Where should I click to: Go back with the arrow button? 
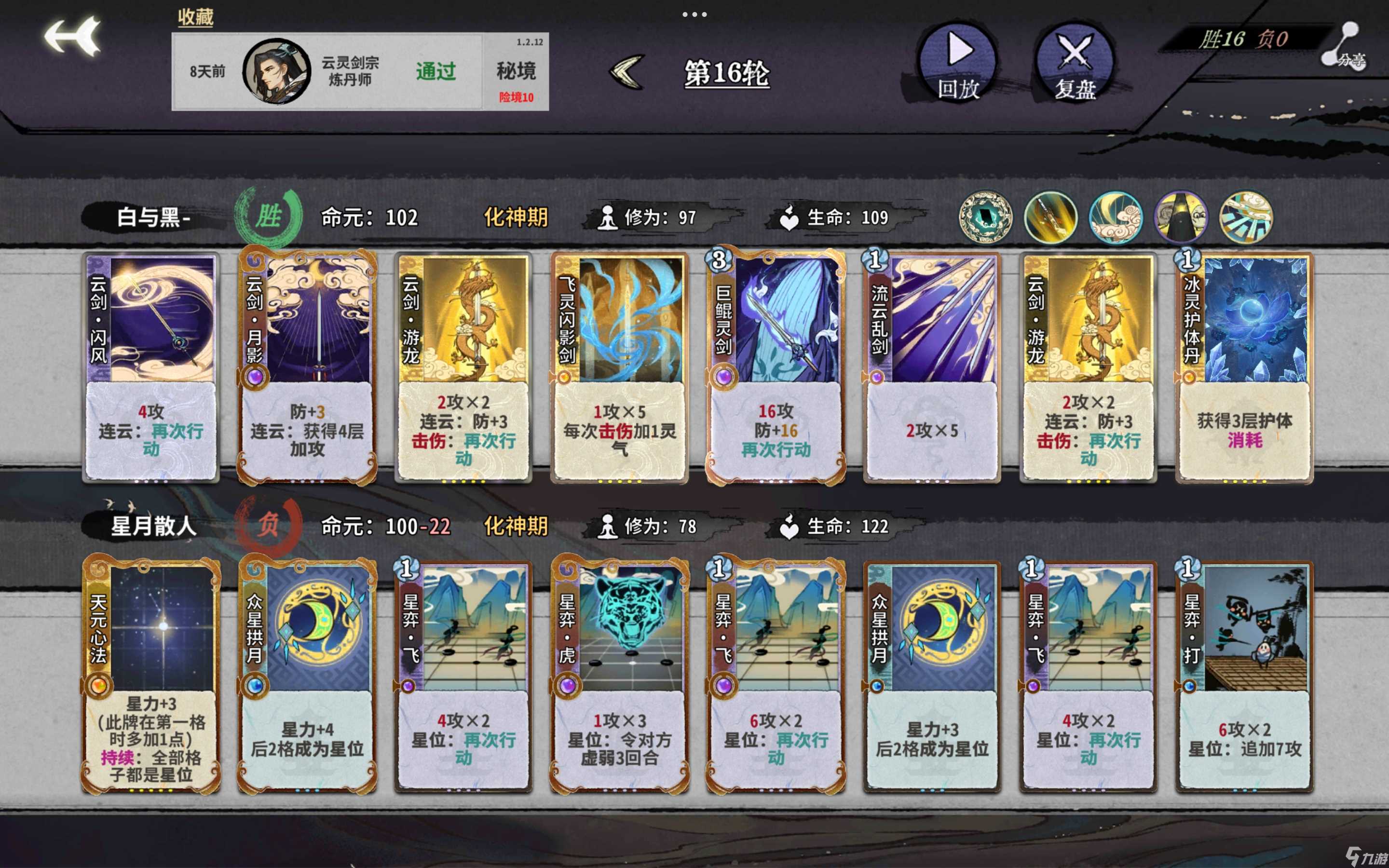pos(73,38)
